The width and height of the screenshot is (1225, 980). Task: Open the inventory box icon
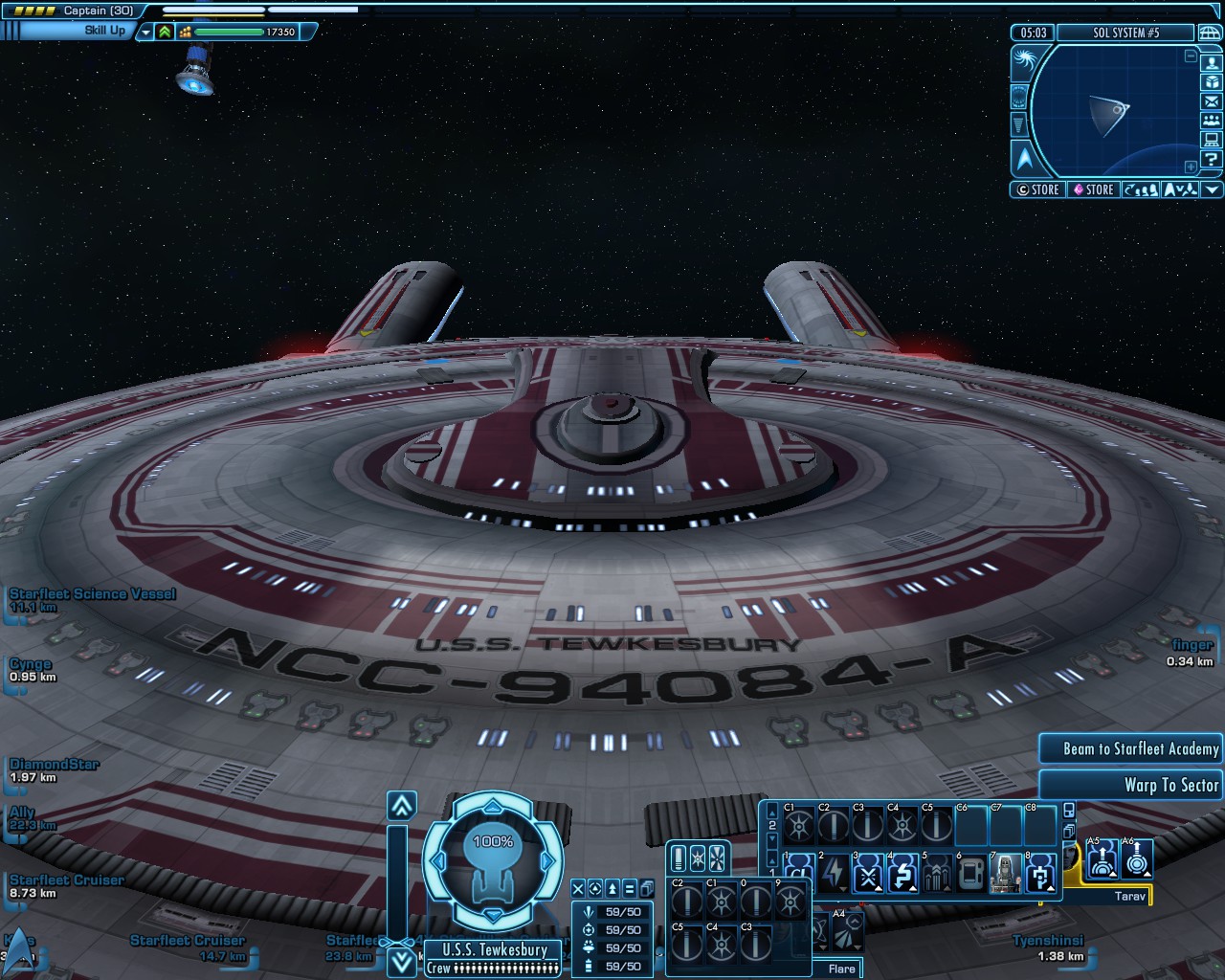tap(1212, 82)
